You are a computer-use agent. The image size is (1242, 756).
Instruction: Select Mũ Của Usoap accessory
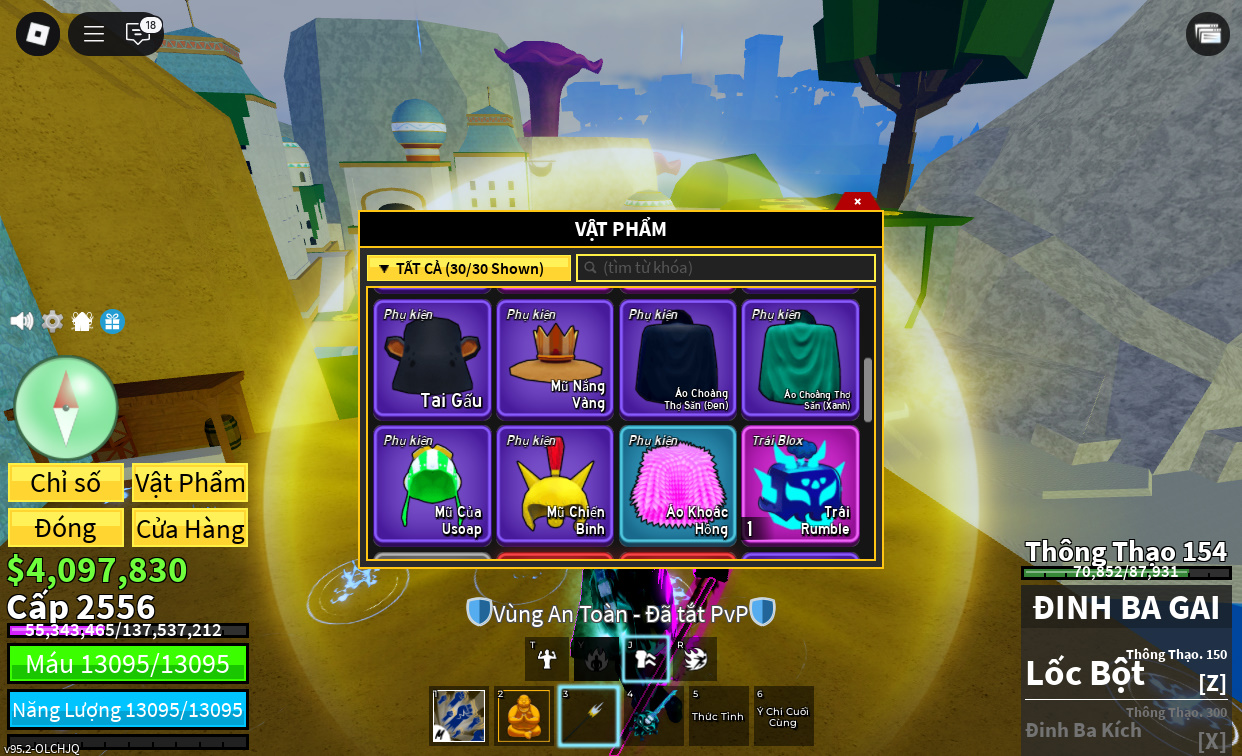pyautogui.click(x=432, y=484)
